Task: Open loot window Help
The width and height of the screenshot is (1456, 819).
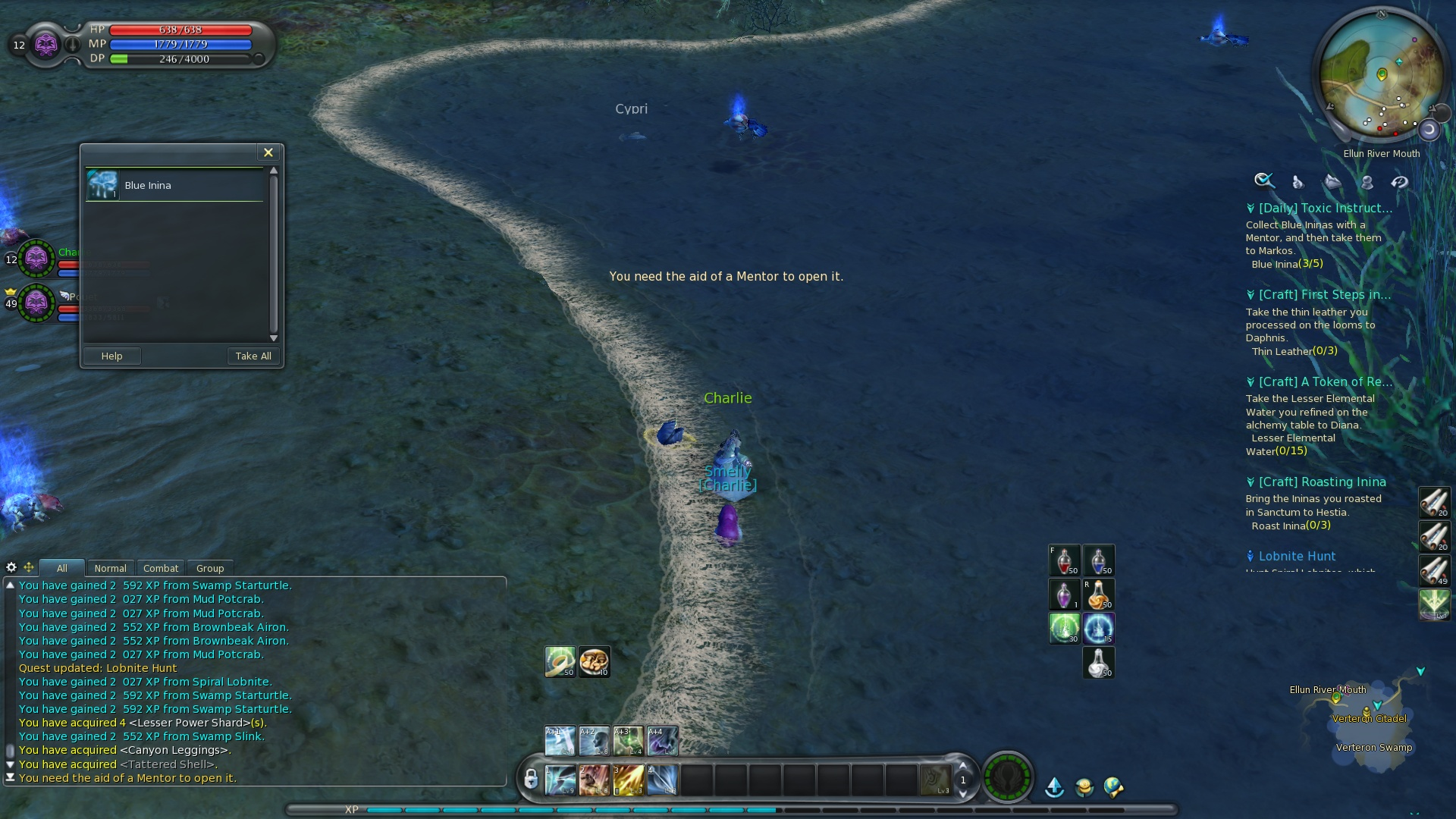Action: coord(111,356)
